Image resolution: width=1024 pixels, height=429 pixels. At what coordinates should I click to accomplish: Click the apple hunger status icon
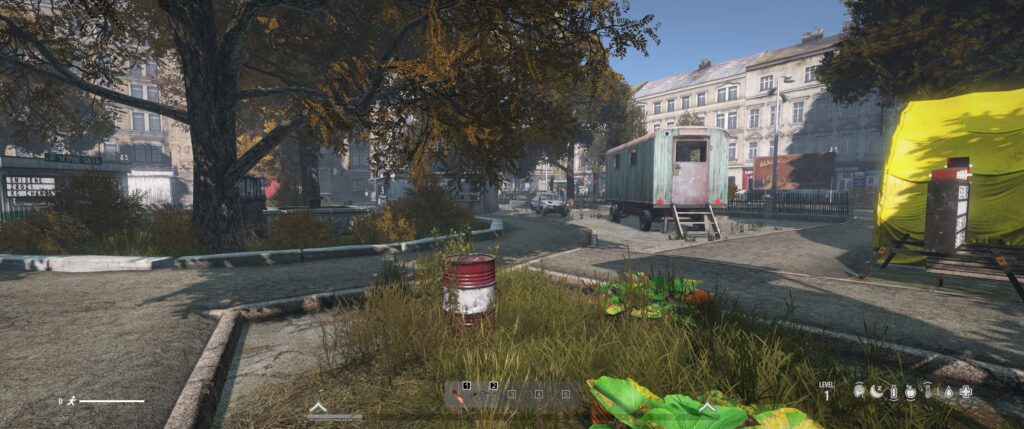[911, 392]
